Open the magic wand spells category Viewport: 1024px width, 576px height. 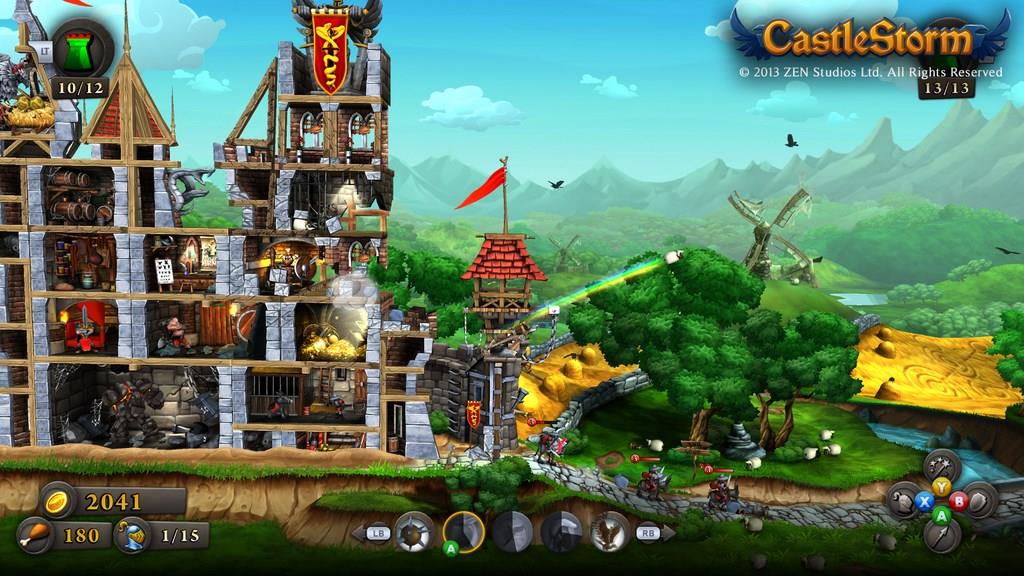pos(941,466)
